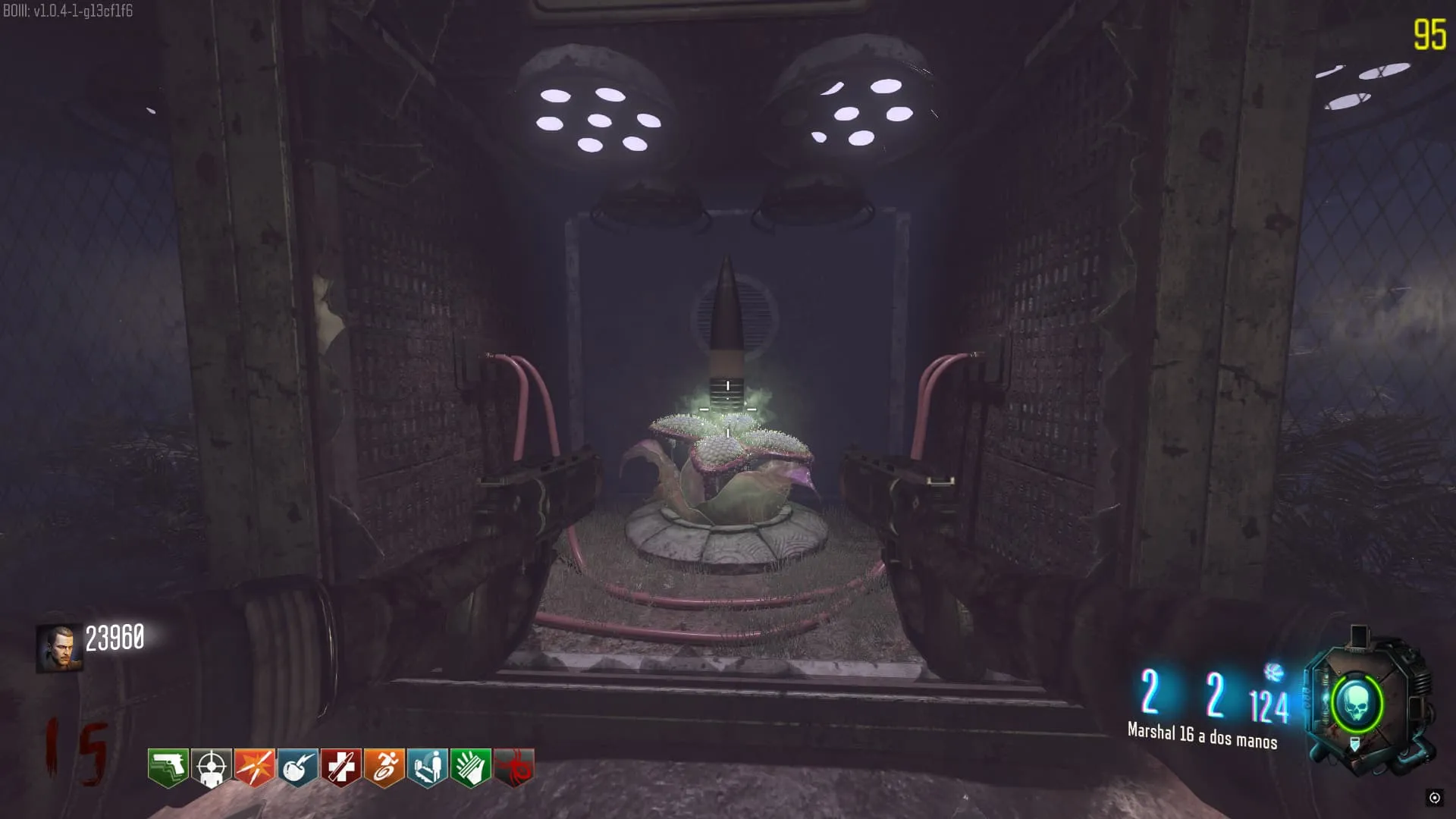
Task: Click the Deadshot Daiquiri crosshair perk
Action: (211, 767)
